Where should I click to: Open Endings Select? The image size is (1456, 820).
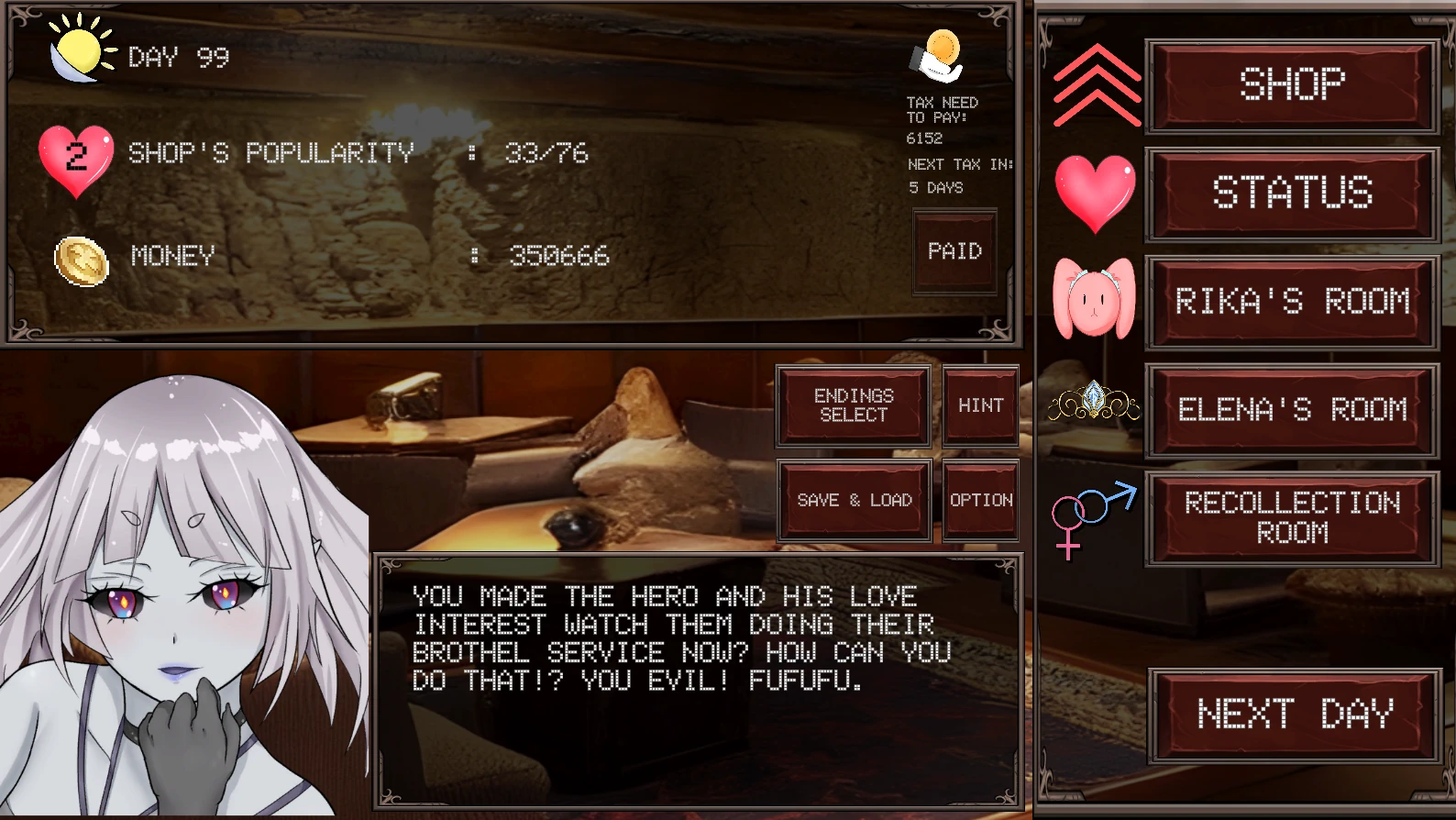[854, 405]
